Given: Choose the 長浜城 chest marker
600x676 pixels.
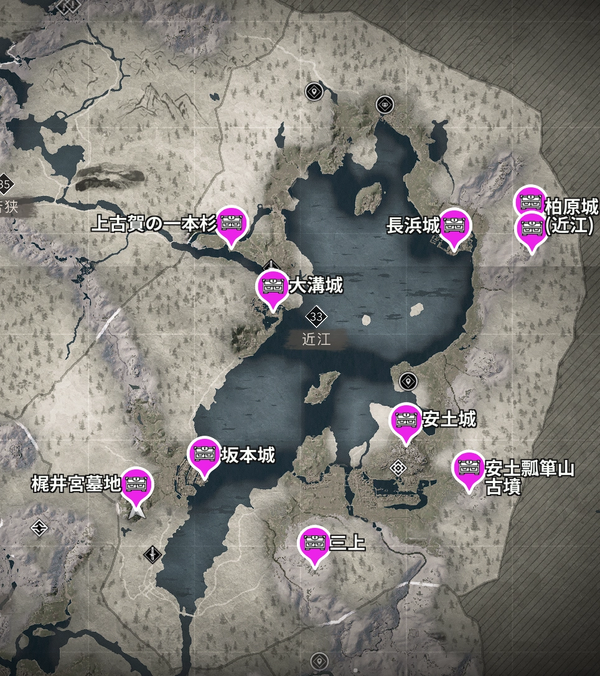Looking at the screenshot, I should pos(455,226).
